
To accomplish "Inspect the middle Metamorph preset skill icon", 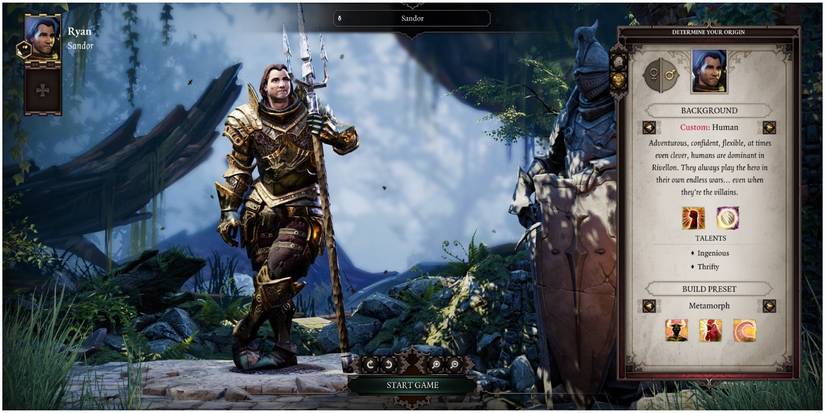I will coord(710,331).
